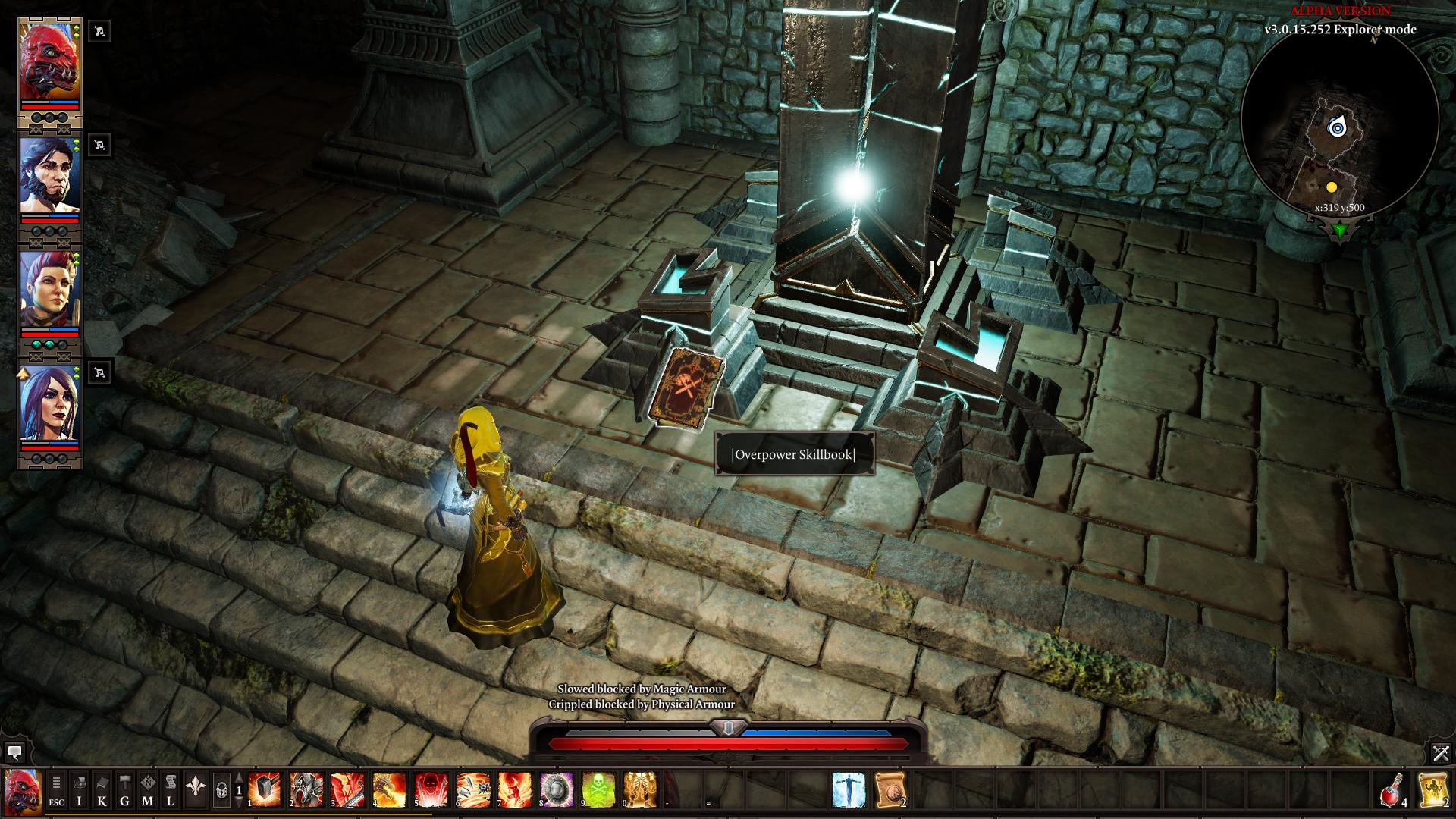Select the purple-haired woman party portrait

(x=49, y=403)
